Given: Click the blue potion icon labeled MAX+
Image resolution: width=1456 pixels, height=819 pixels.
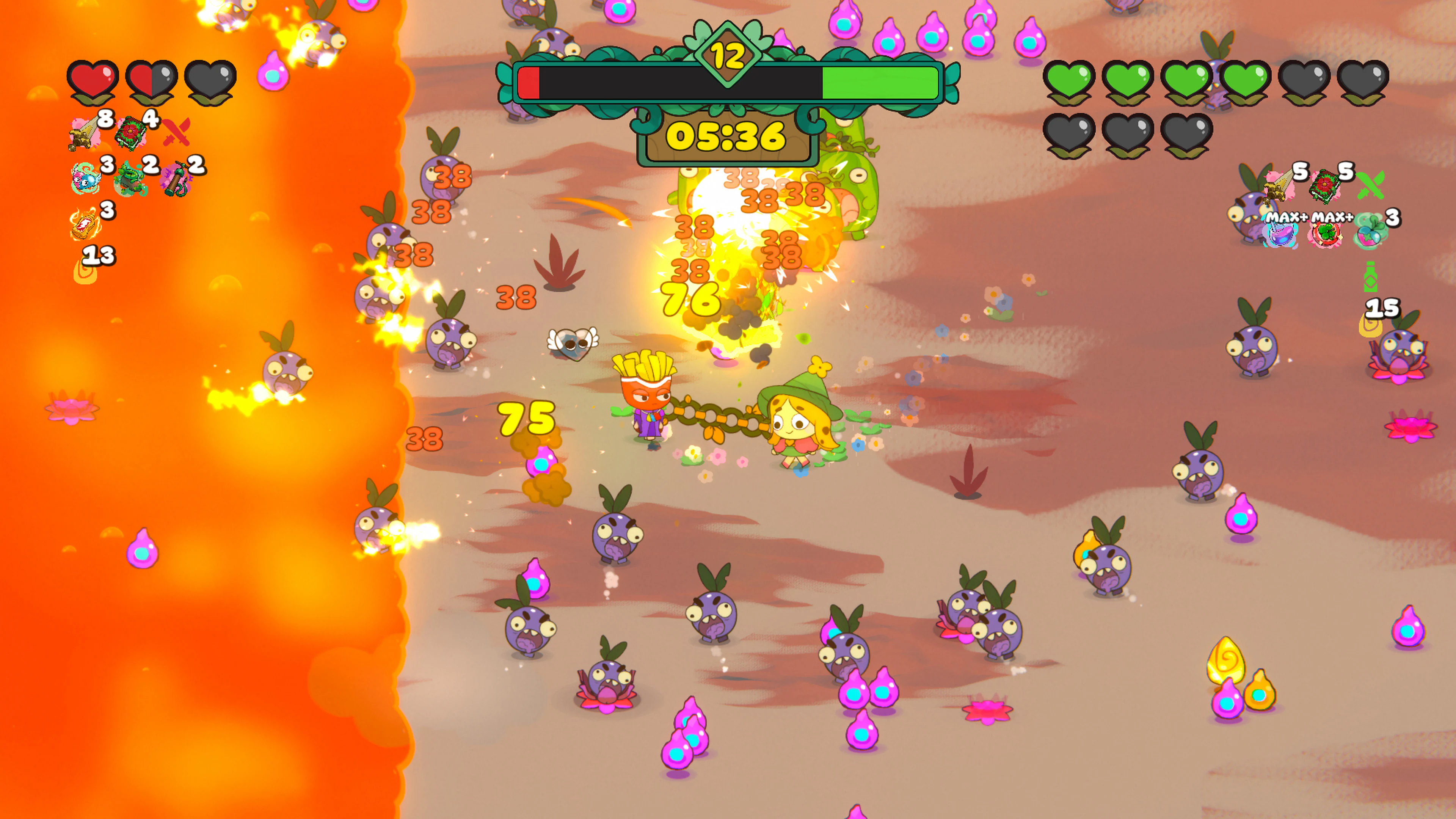Looking at the screenshot, I should pyautogui.click(x=1281, y=235).
